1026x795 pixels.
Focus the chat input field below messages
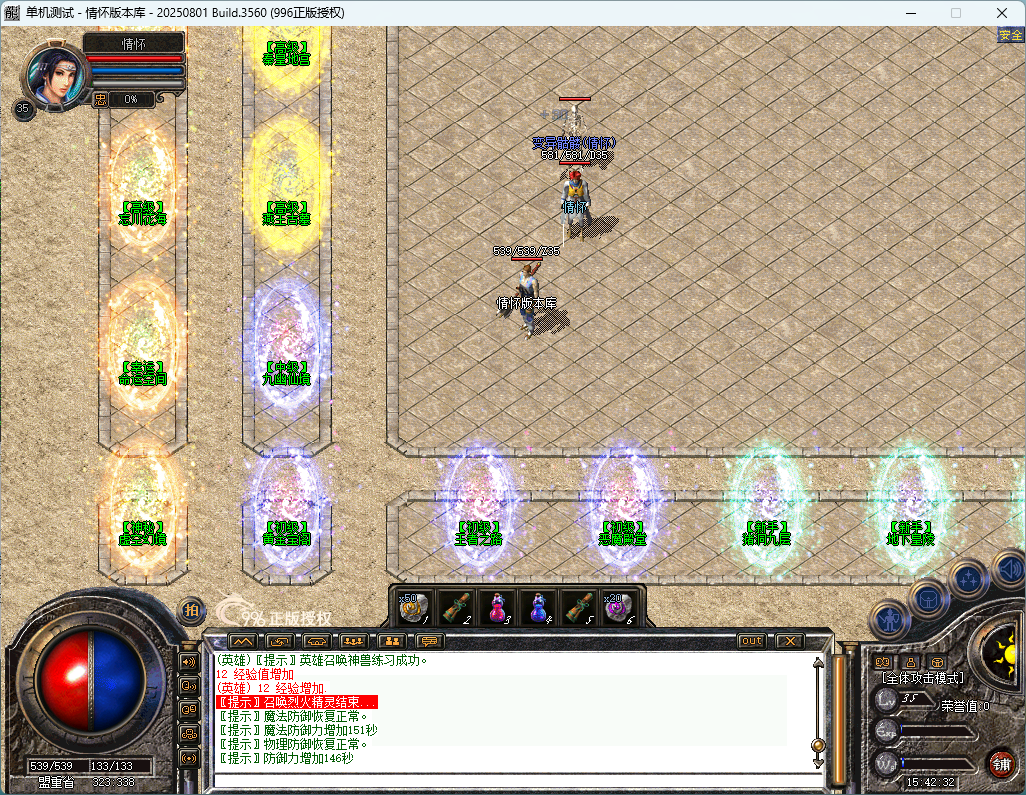510,778
